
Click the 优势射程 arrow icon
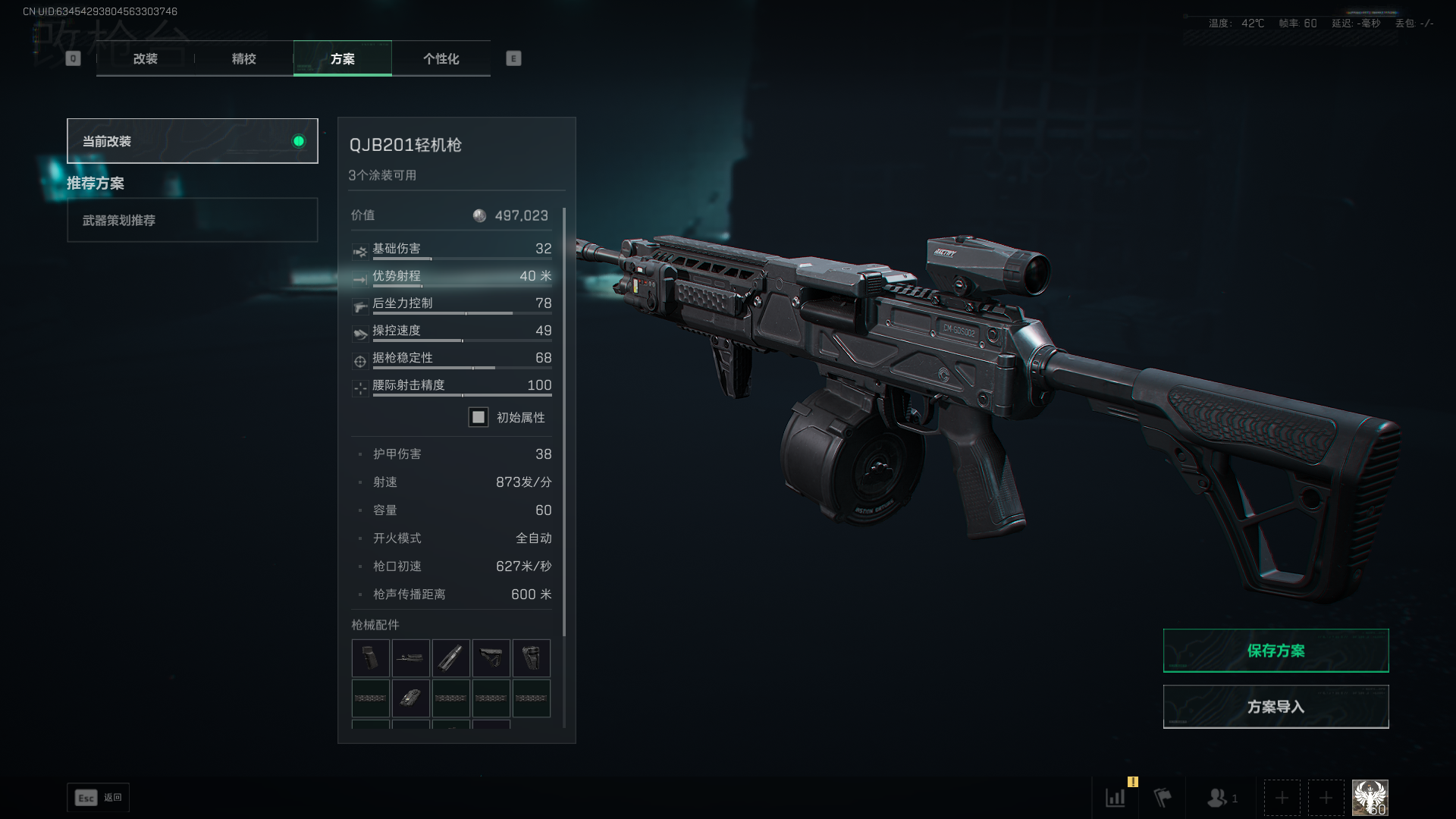(x=359, y=278)
